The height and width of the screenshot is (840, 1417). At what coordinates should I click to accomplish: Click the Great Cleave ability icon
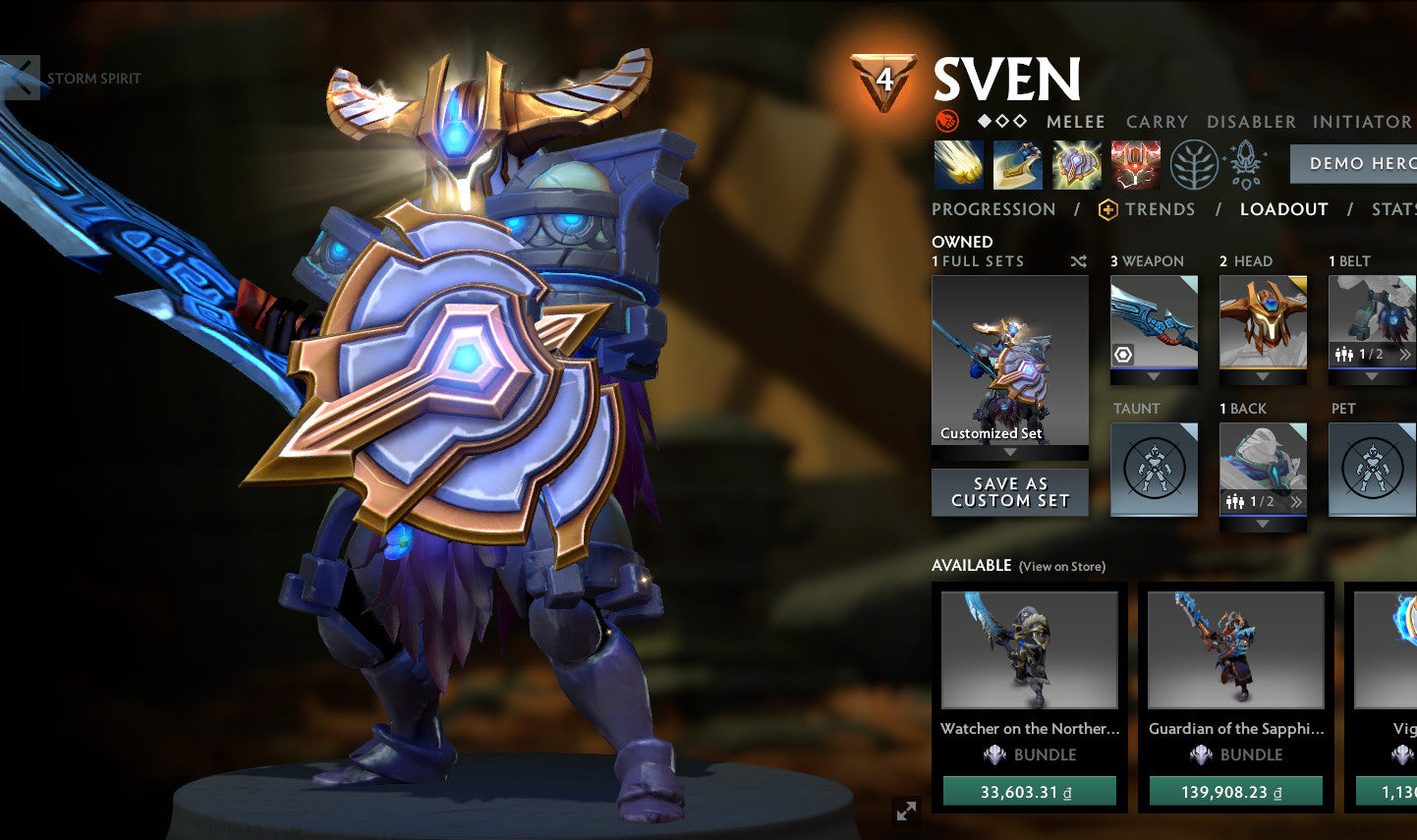pyautogui.click(x=1016, y=164)
